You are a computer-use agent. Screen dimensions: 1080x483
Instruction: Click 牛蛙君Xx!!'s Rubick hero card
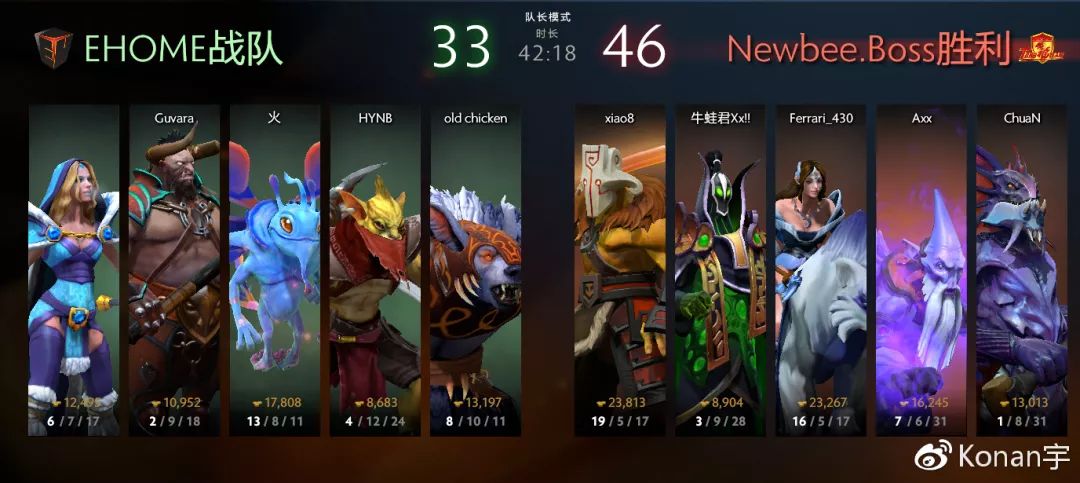720,270
